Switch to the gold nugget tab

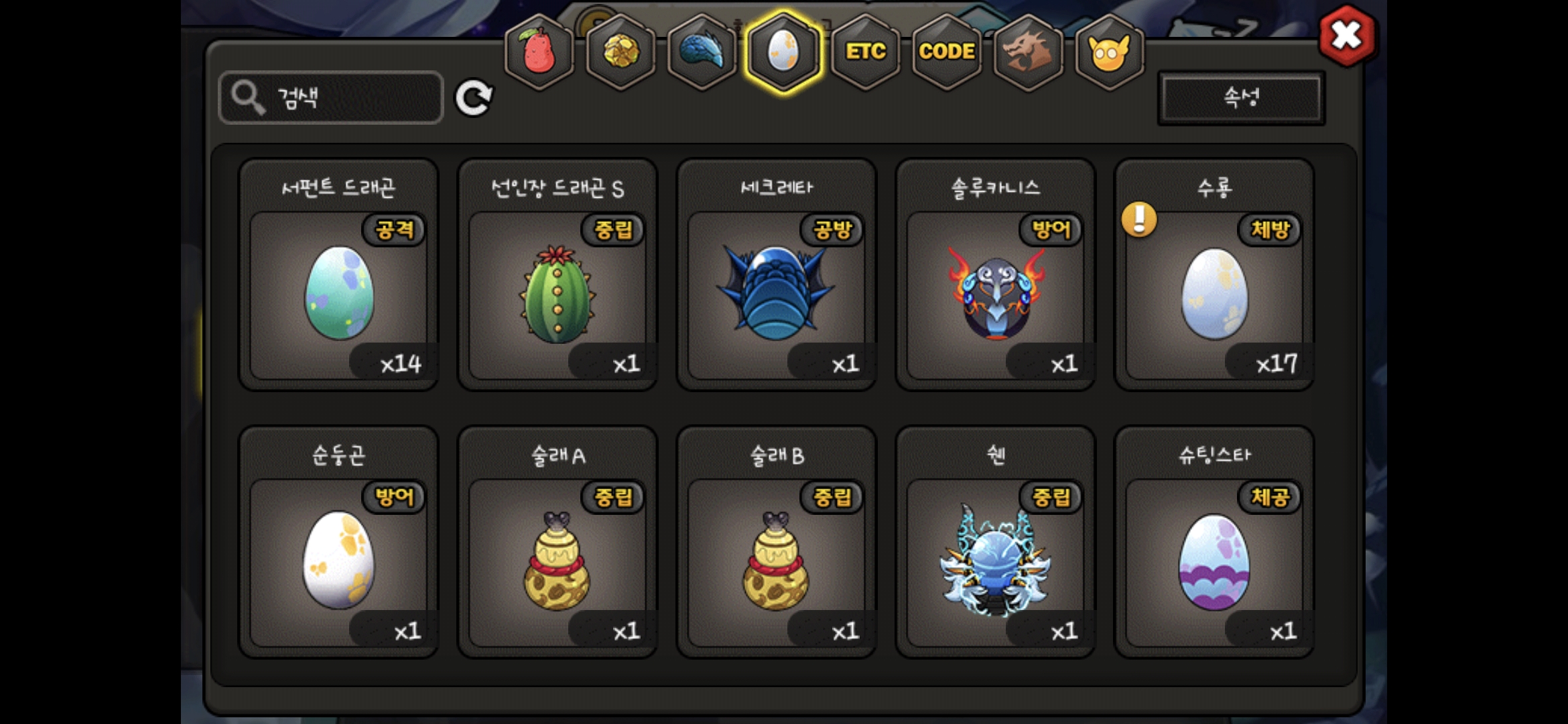621,52
